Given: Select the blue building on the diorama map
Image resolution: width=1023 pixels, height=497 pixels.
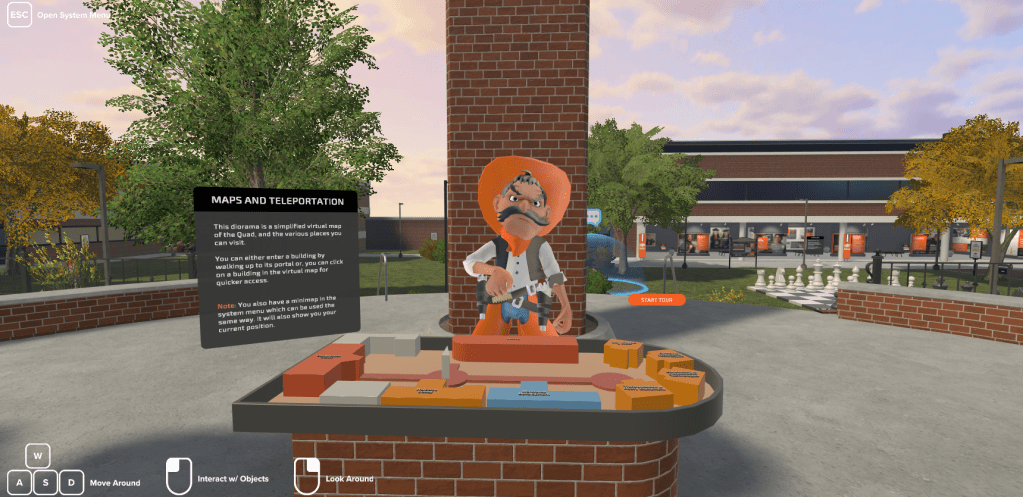Looking at the screenshot, I should coord(543,396).
